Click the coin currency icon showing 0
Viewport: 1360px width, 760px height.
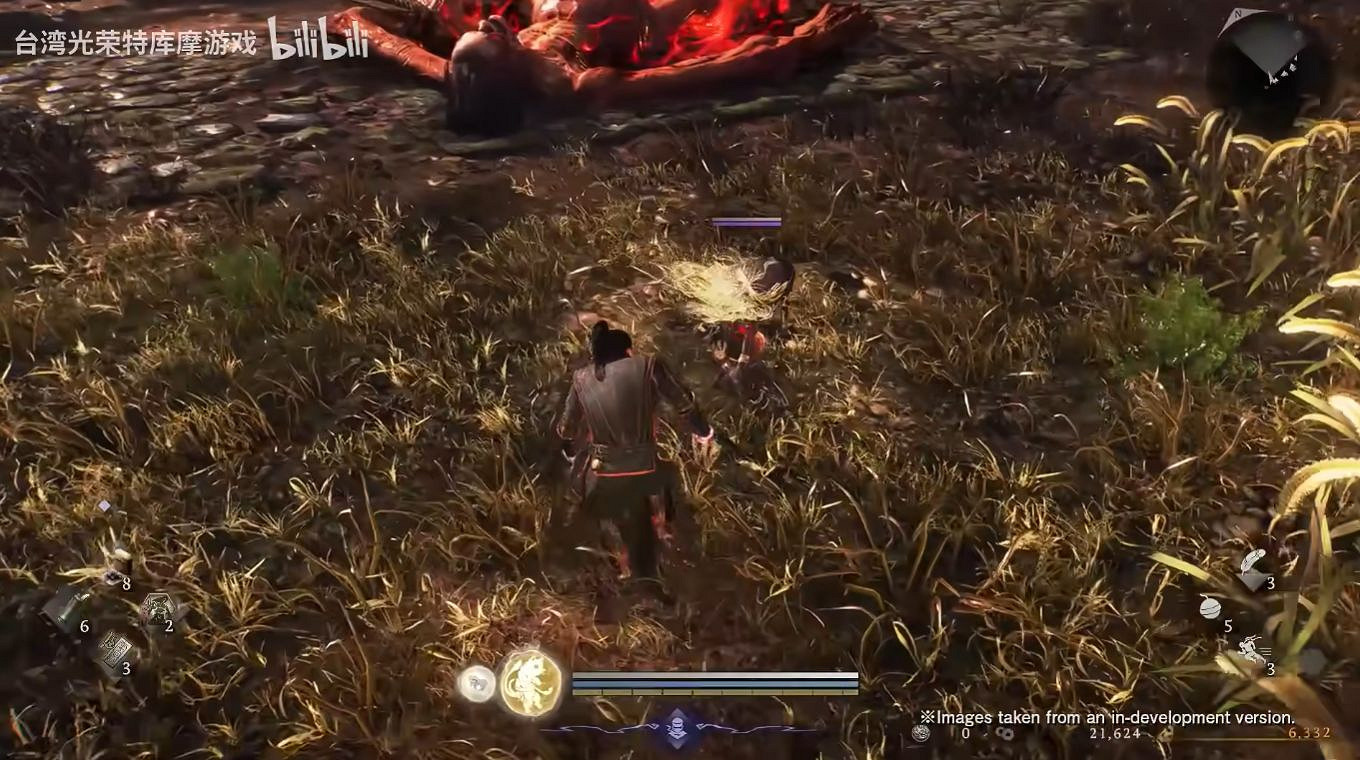click(x=918, y=734)
